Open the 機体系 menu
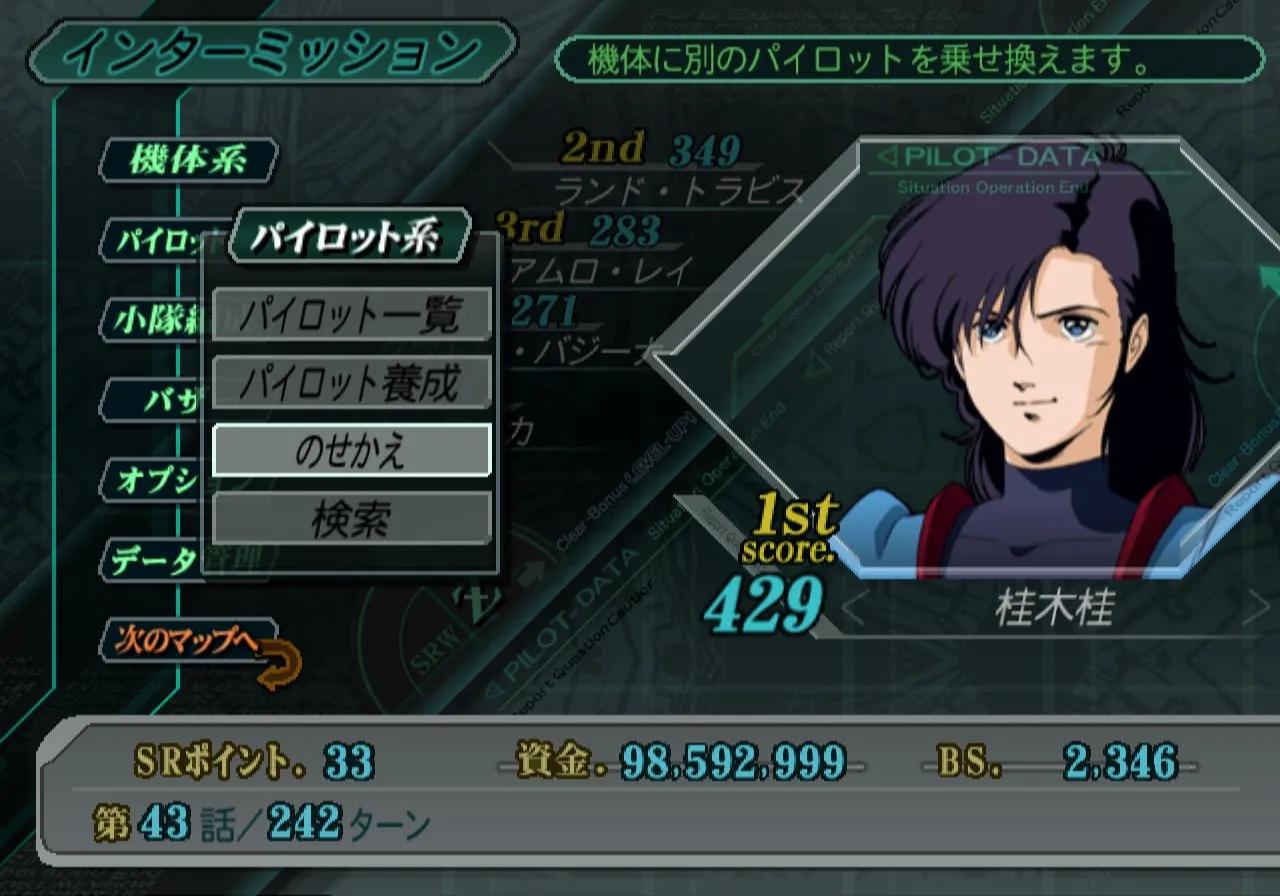 tap(188, 161)
